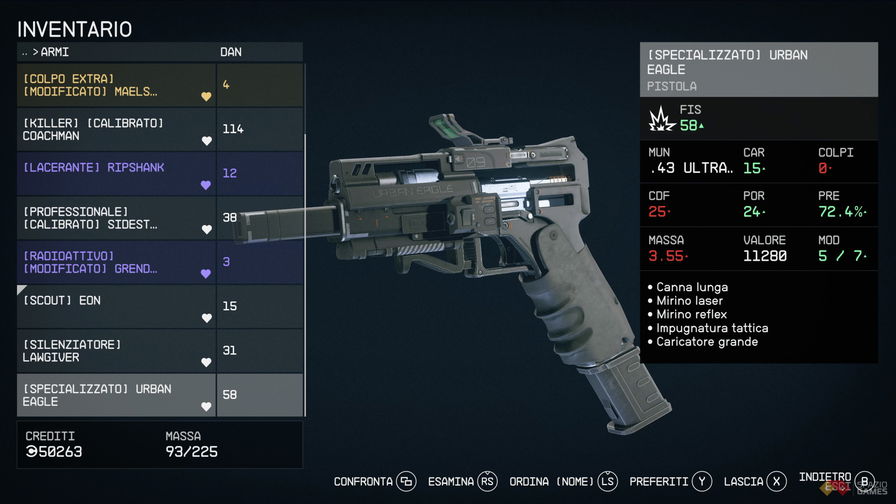Mark weapon as favorite with Preferiti
This screenshot has width=896, height=504.
coord(671,482)
